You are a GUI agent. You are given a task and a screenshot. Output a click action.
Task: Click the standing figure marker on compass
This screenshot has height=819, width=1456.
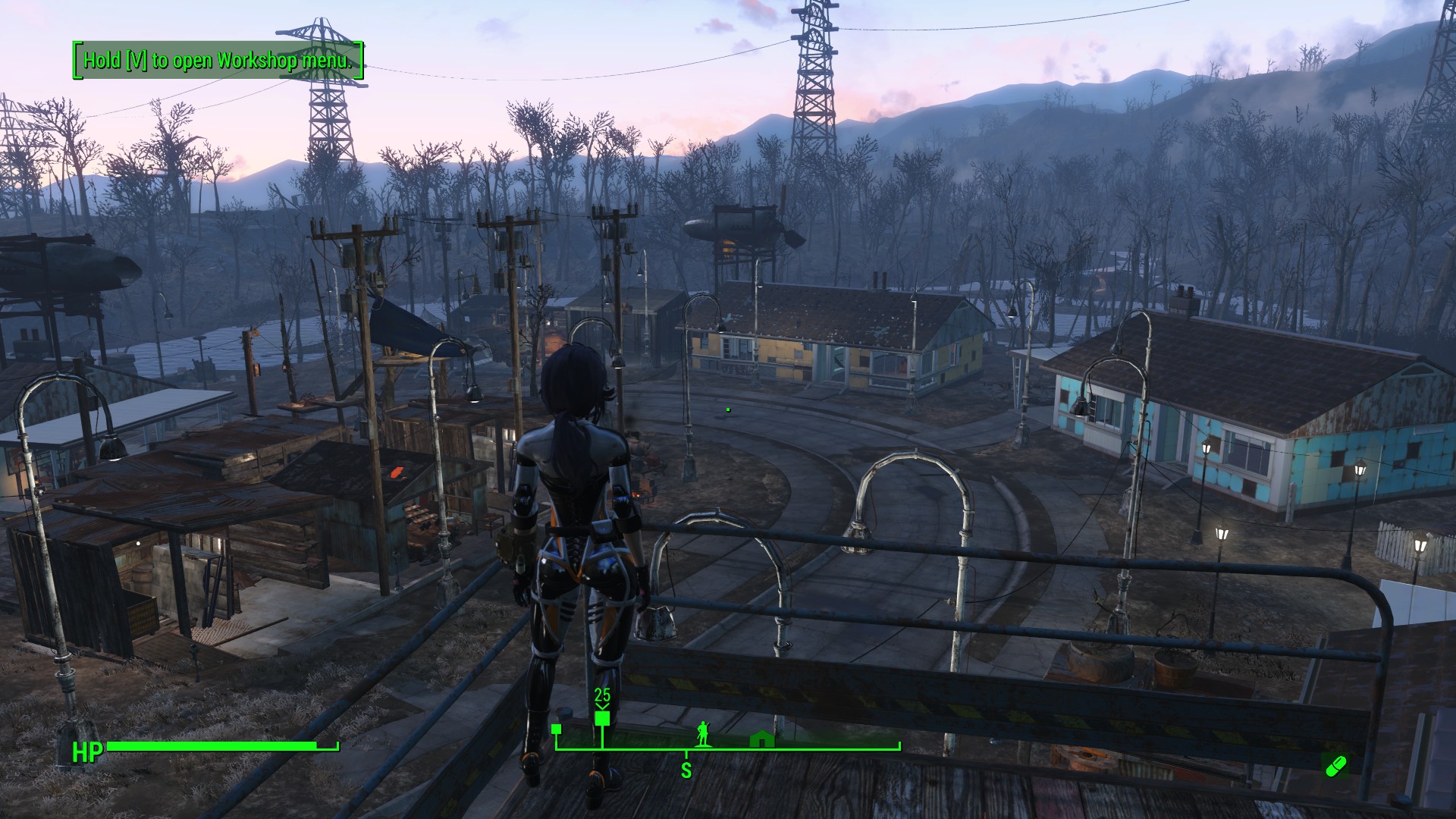(x=703, y=734)
